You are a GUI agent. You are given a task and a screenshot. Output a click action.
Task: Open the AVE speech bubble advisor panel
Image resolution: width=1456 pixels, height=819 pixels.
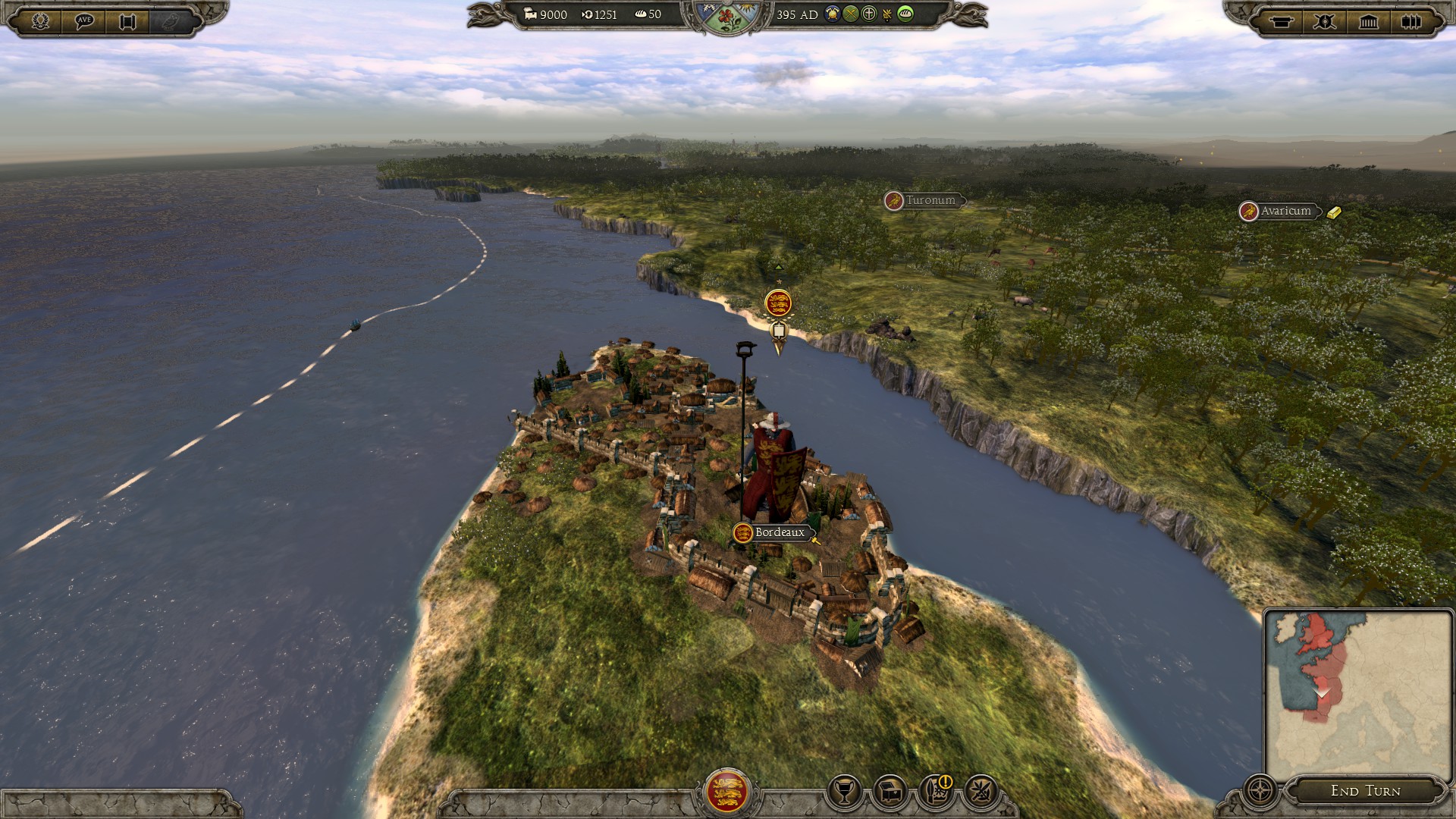pyautogui.click(x=84, y=20)
